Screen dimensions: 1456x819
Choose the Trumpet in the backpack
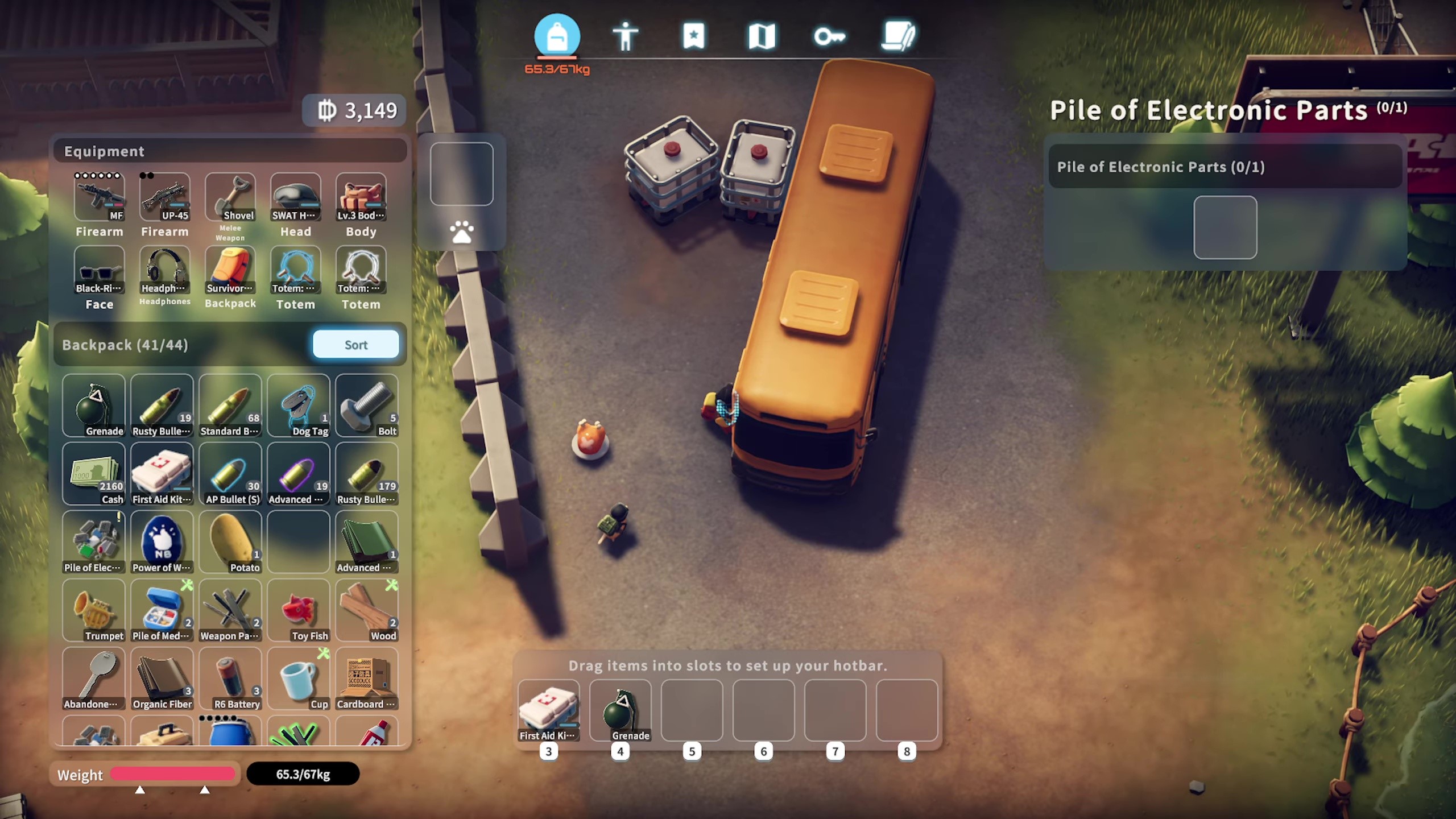click(x=94, y=610)
